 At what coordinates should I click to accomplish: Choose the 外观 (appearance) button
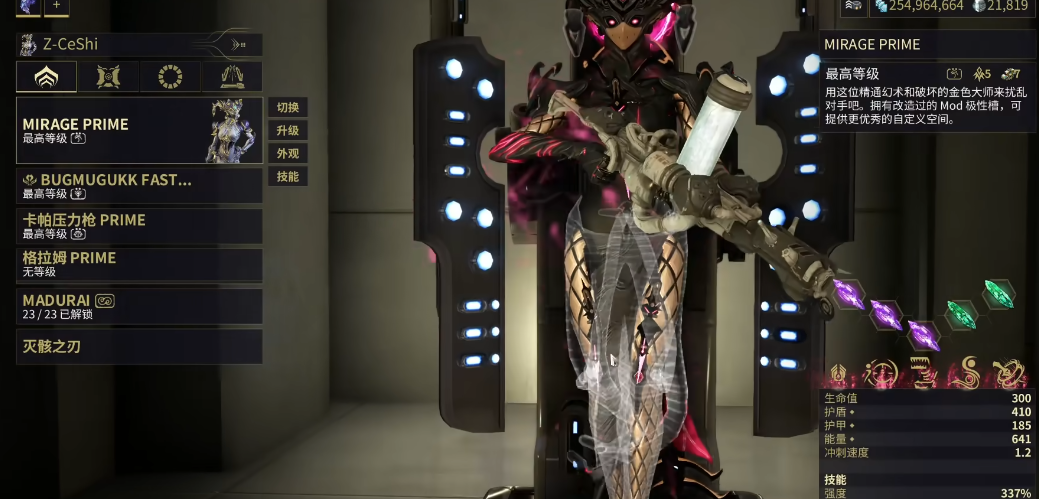point(287,153)
